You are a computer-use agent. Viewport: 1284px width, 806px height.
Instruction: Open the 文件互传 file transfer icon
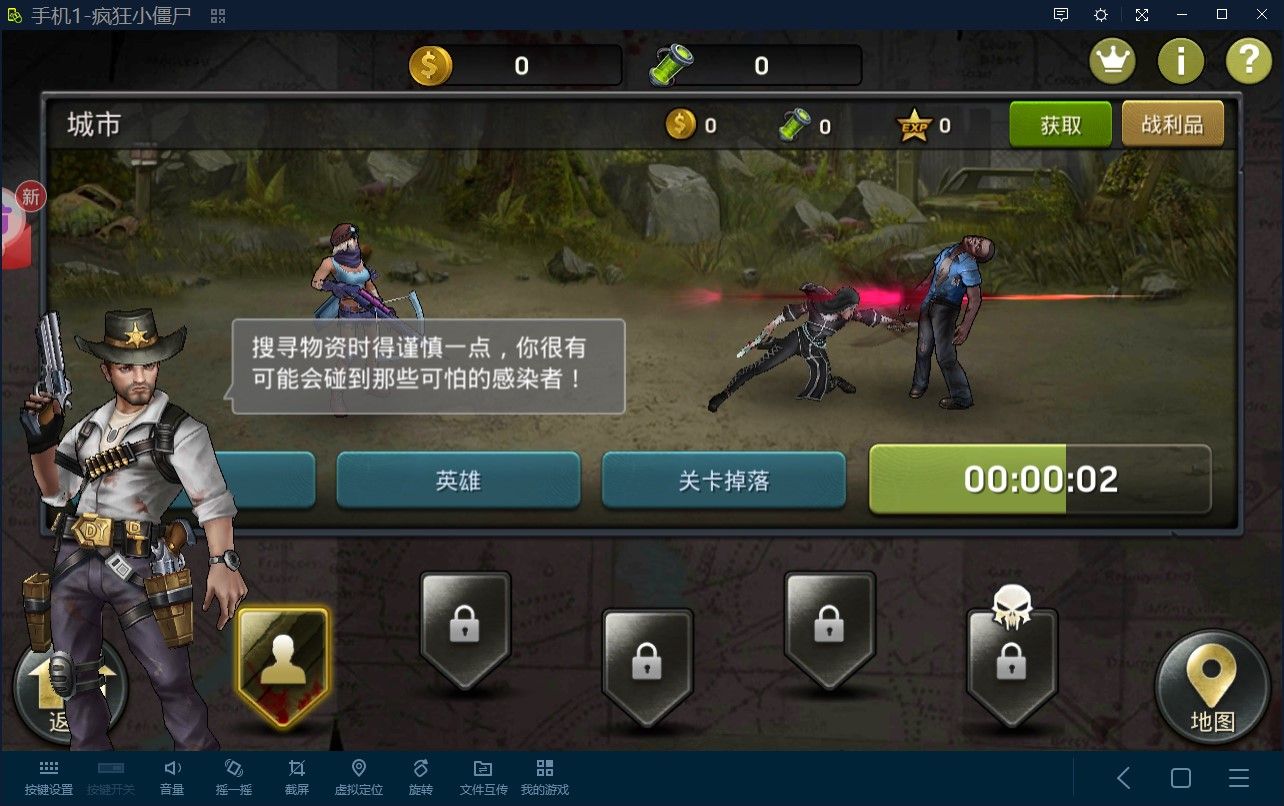(482, 775)
